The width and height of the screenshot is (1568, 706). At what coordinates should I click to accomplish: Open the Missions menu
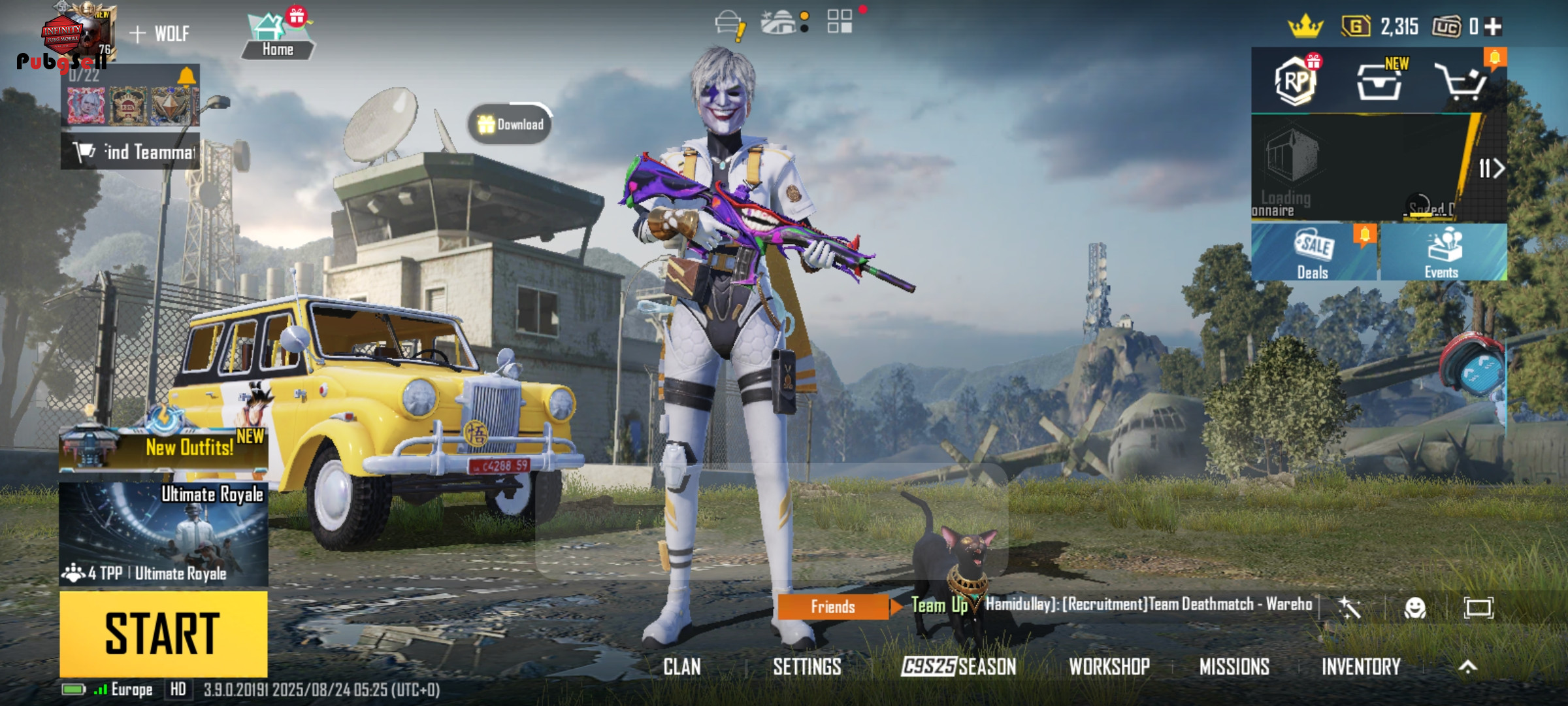pos(1234,667)
